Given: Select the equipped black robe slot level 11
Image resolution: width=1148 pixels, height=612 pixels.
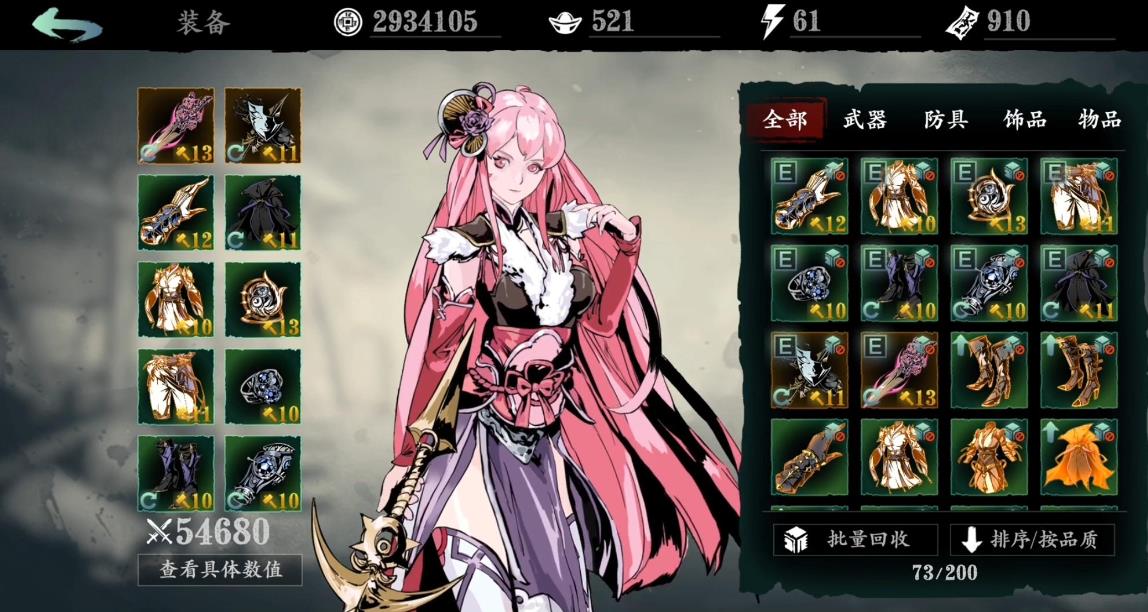Looking at the screenshot, I should tap(263, 213).
